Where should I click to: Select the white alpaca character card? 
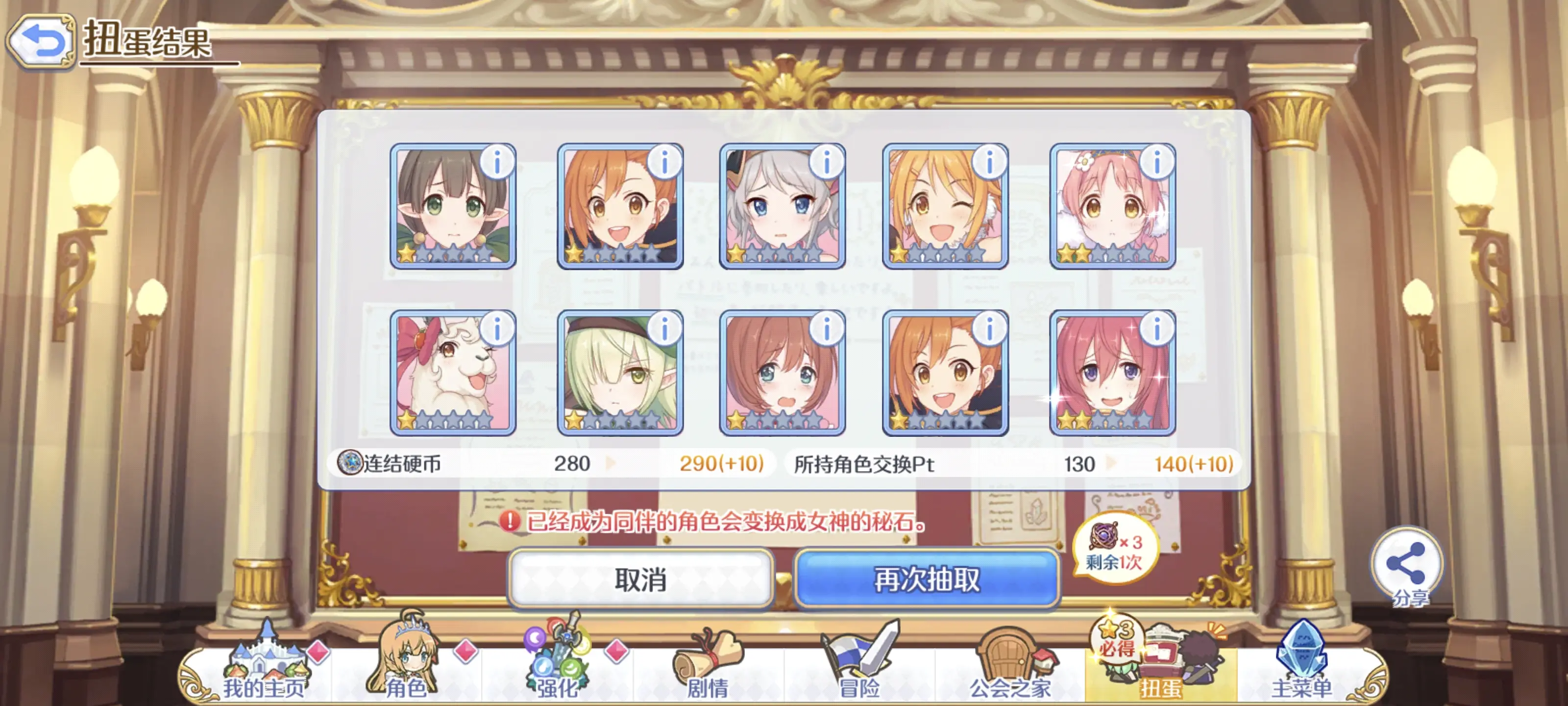pyautogui.click(x=452, y=374)
